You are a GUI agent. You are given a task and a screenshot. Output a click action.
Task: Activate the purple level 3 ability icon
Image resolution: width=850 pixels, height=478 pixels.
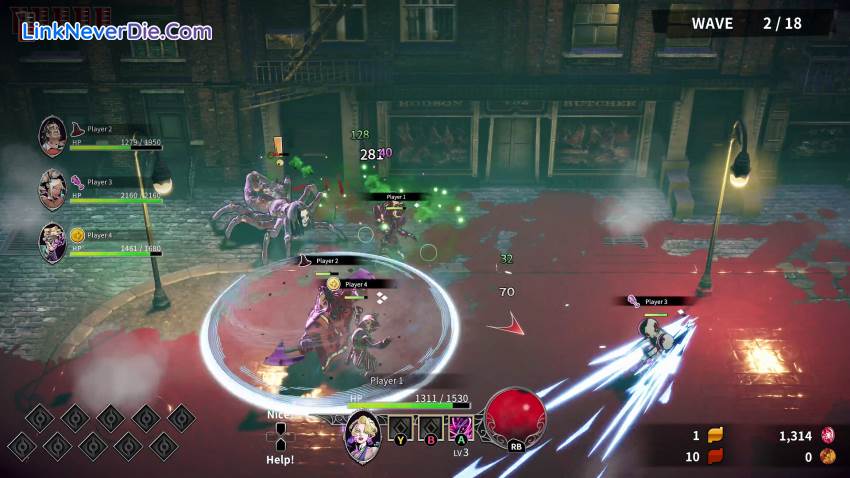460,429
